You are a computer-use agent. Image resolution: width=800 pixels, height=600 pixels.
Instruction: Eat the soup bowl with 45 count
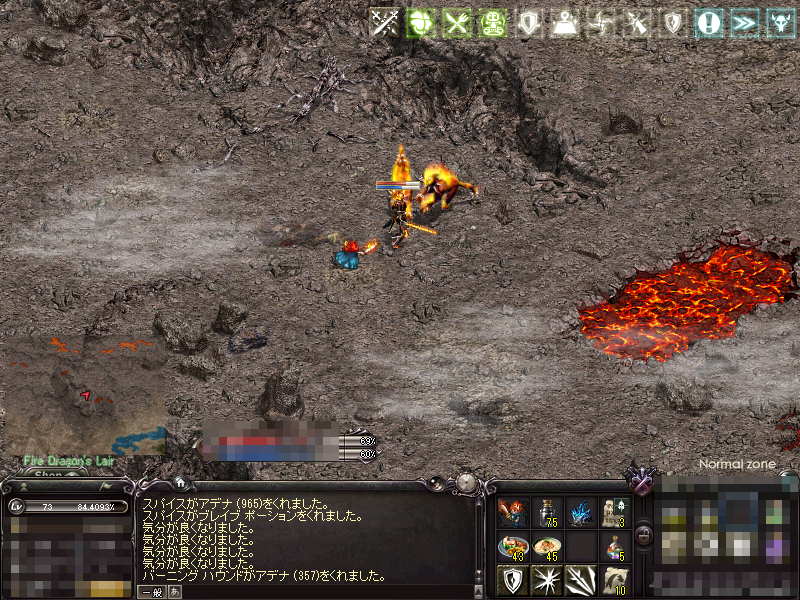(x=547, y=547)
